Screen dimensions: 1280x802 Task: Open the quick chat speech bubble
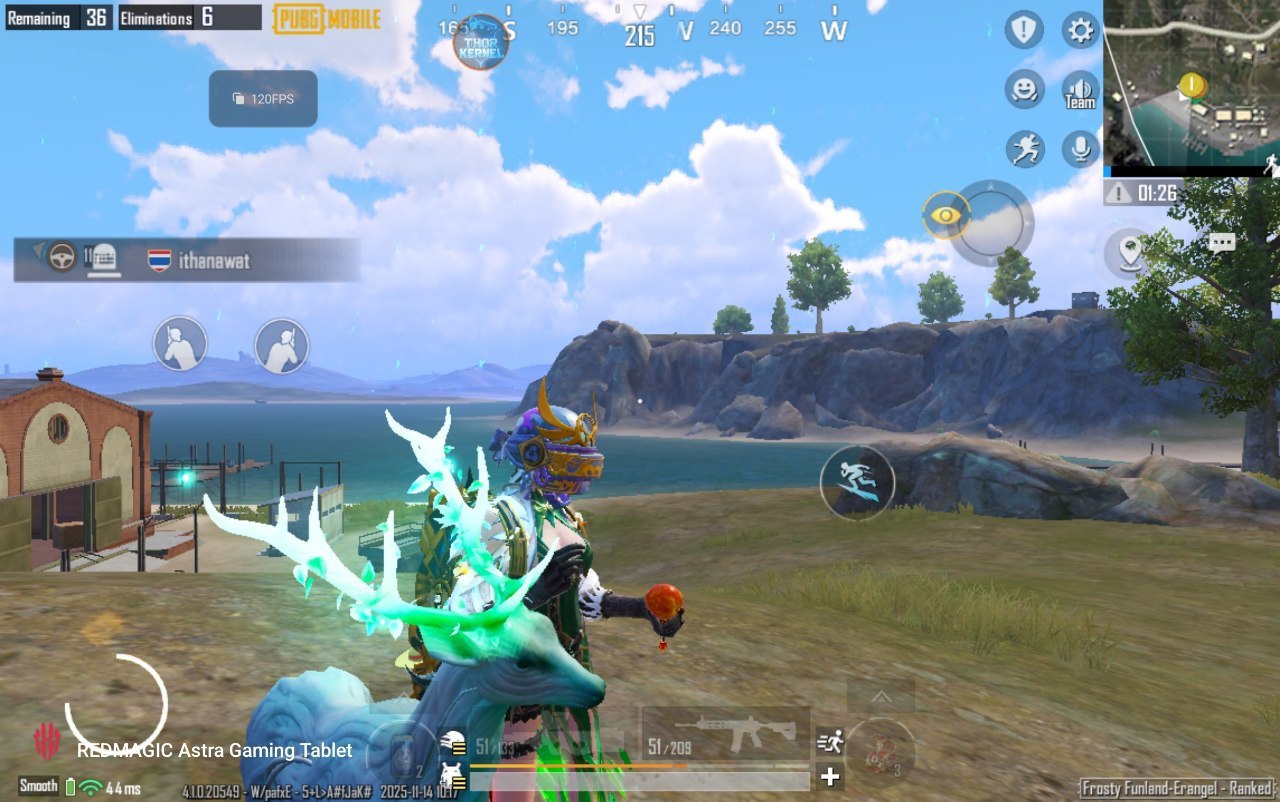[1221, 243]
